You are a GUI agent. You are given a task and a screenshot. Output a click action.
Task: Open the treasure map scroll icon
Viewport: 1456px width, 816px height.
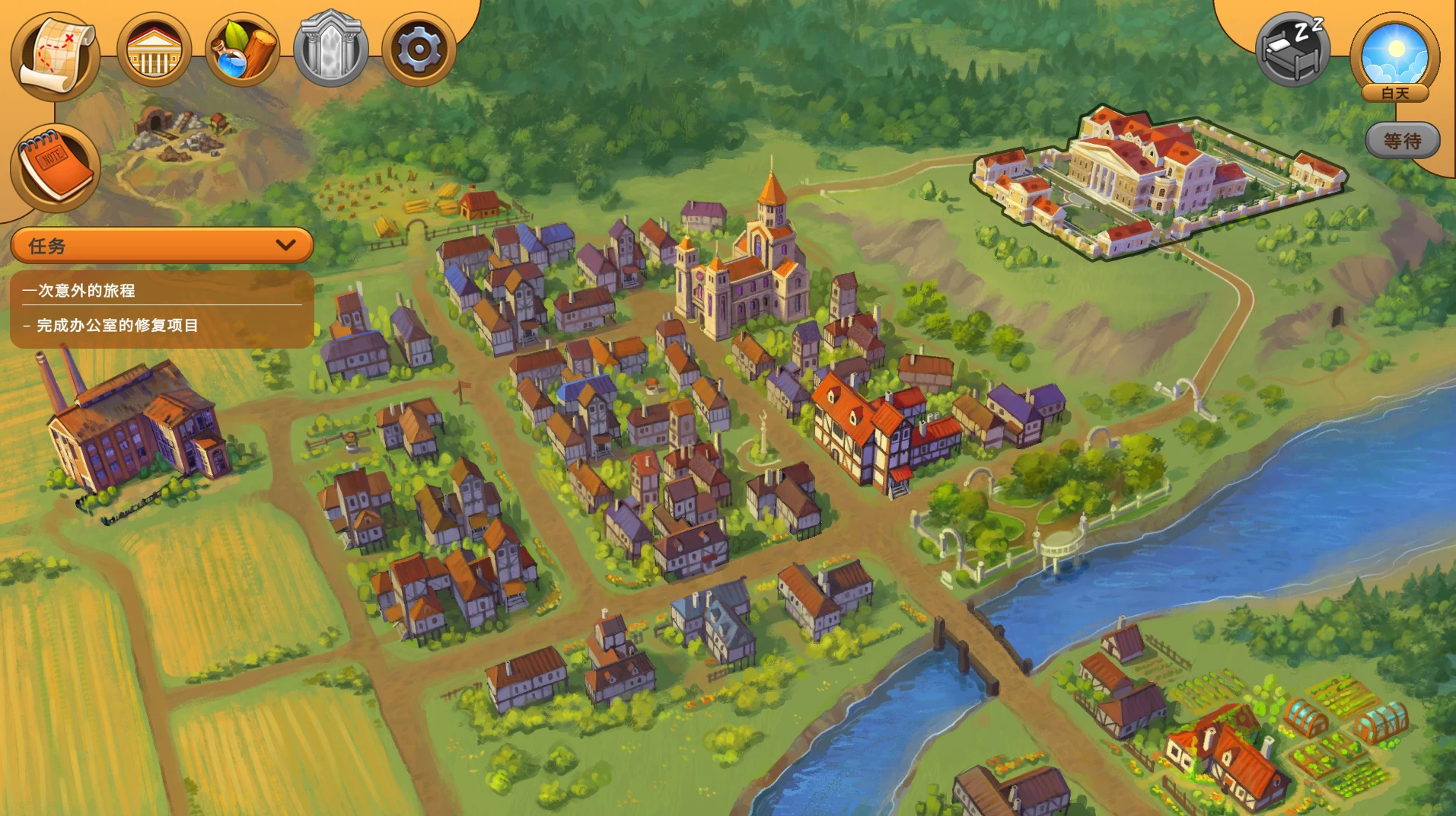pyautogui.click(x=56, y=55)
